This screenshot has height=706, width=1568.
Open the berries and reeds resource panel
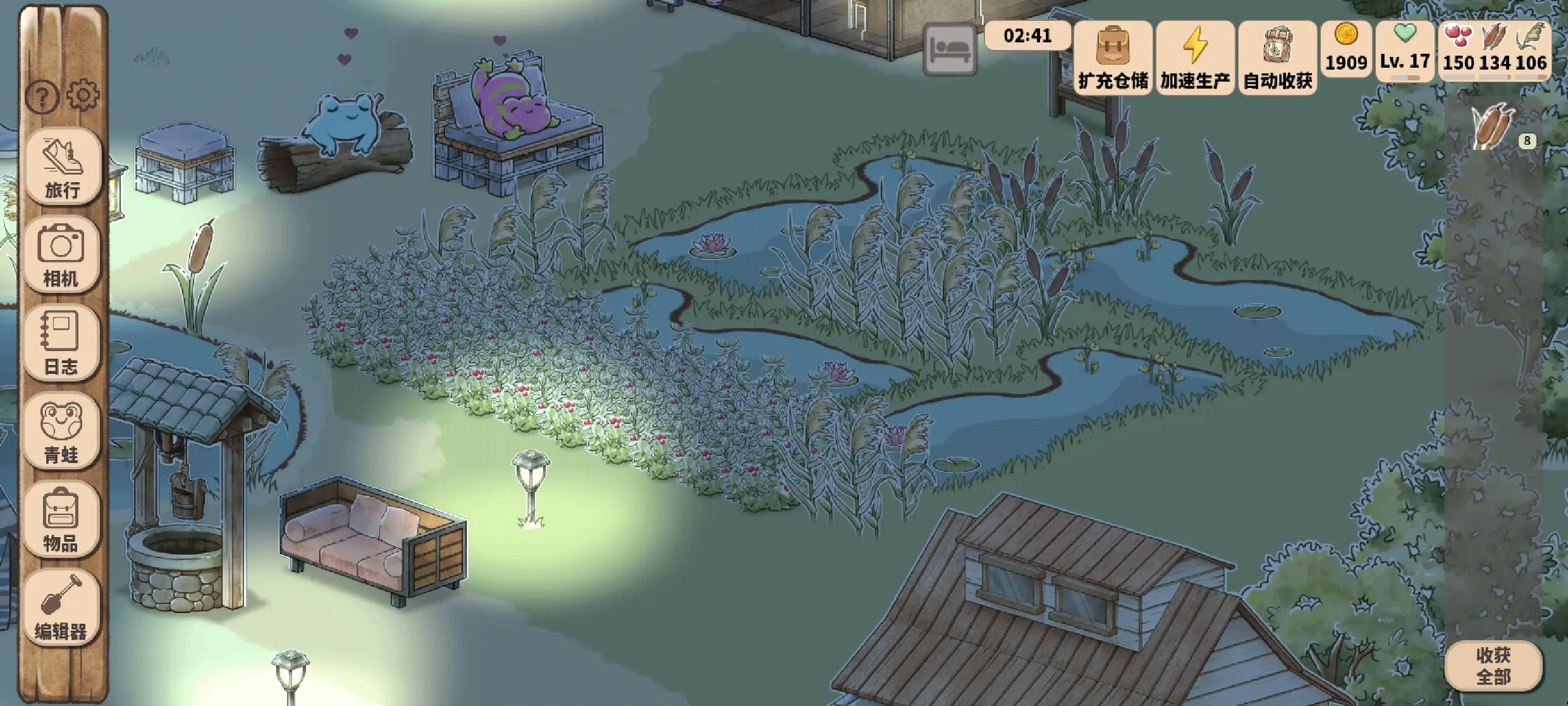pos(1495,51)
